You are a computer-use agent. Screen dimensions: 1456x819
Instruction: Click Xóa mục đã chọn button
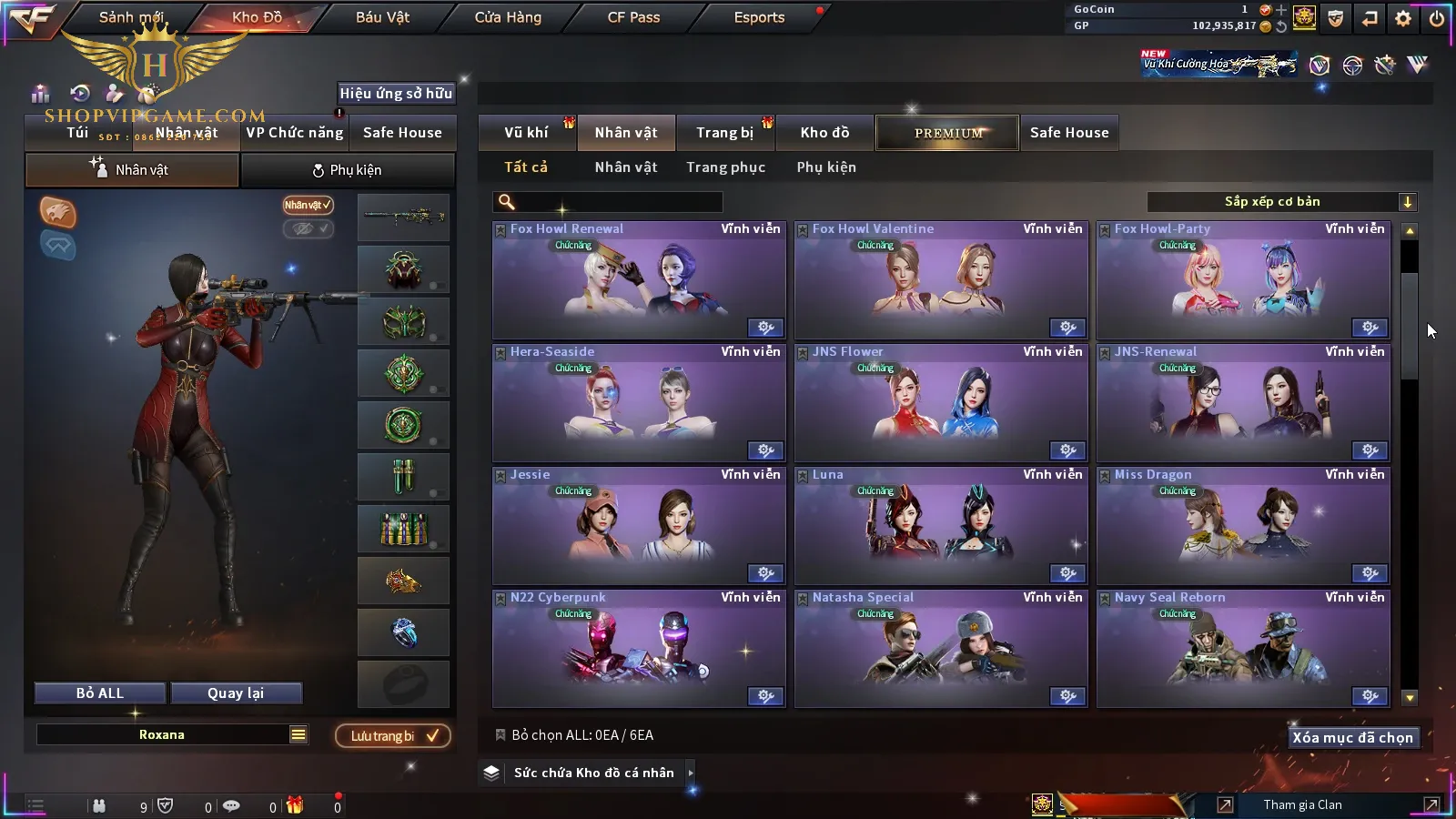1352,738
